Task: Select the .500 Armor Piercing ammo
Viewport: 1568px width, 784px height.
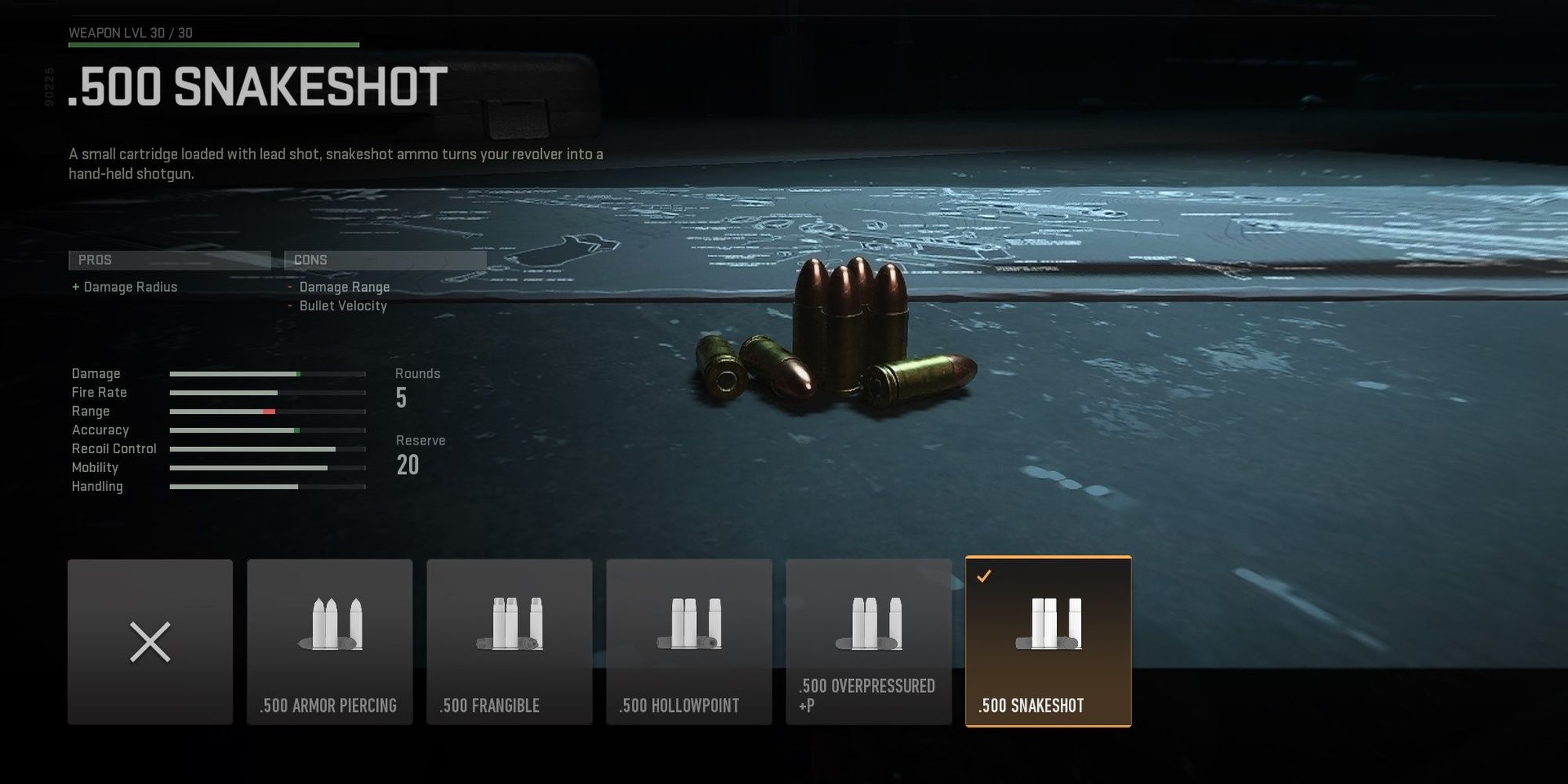Action: (x=329, y=641)
